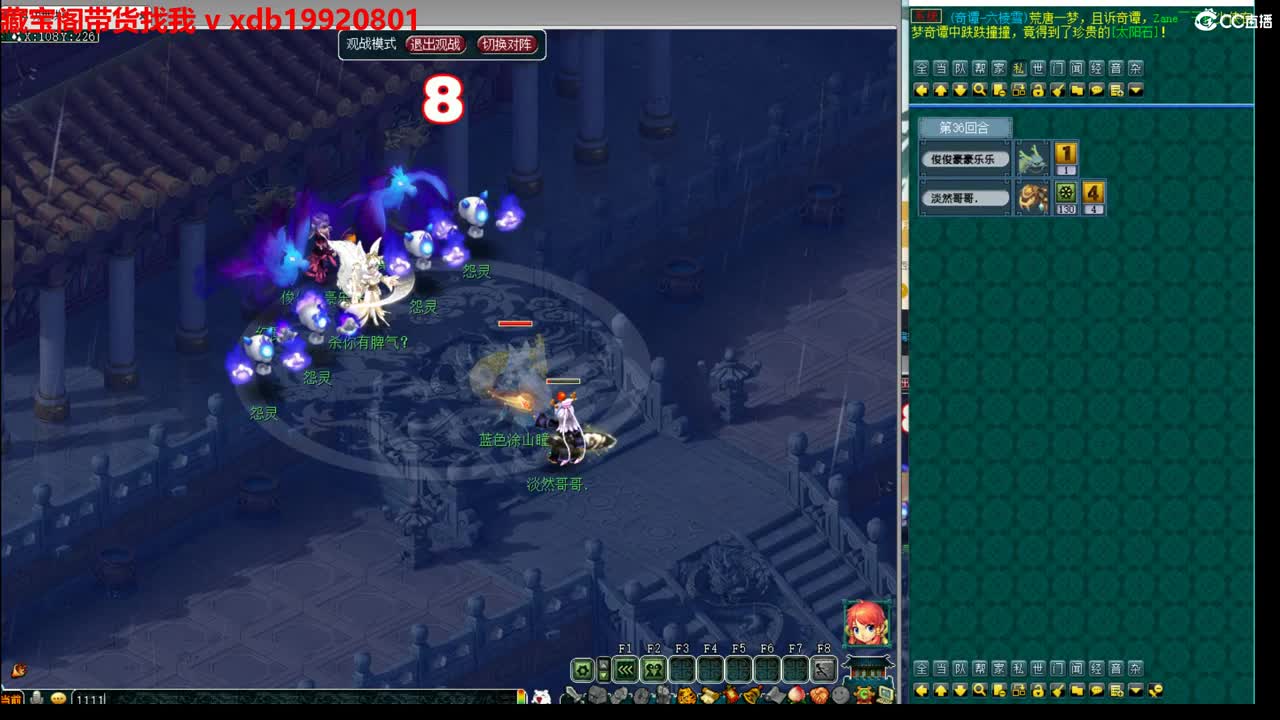The width and height of the screenshot is (1280, 720).
Task: Toggle the 世 world chat channel filter
Action: point(1036,68)
